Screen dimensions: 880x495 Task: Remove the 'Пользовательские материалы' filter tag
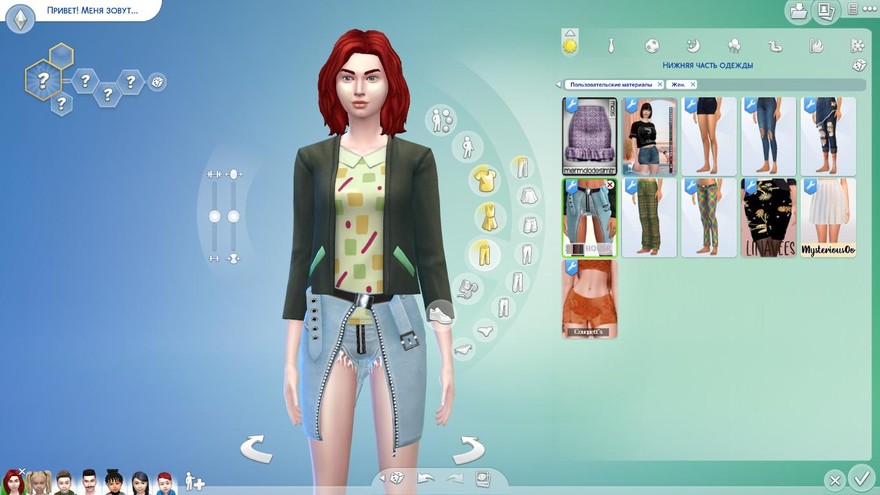(660, 85)
